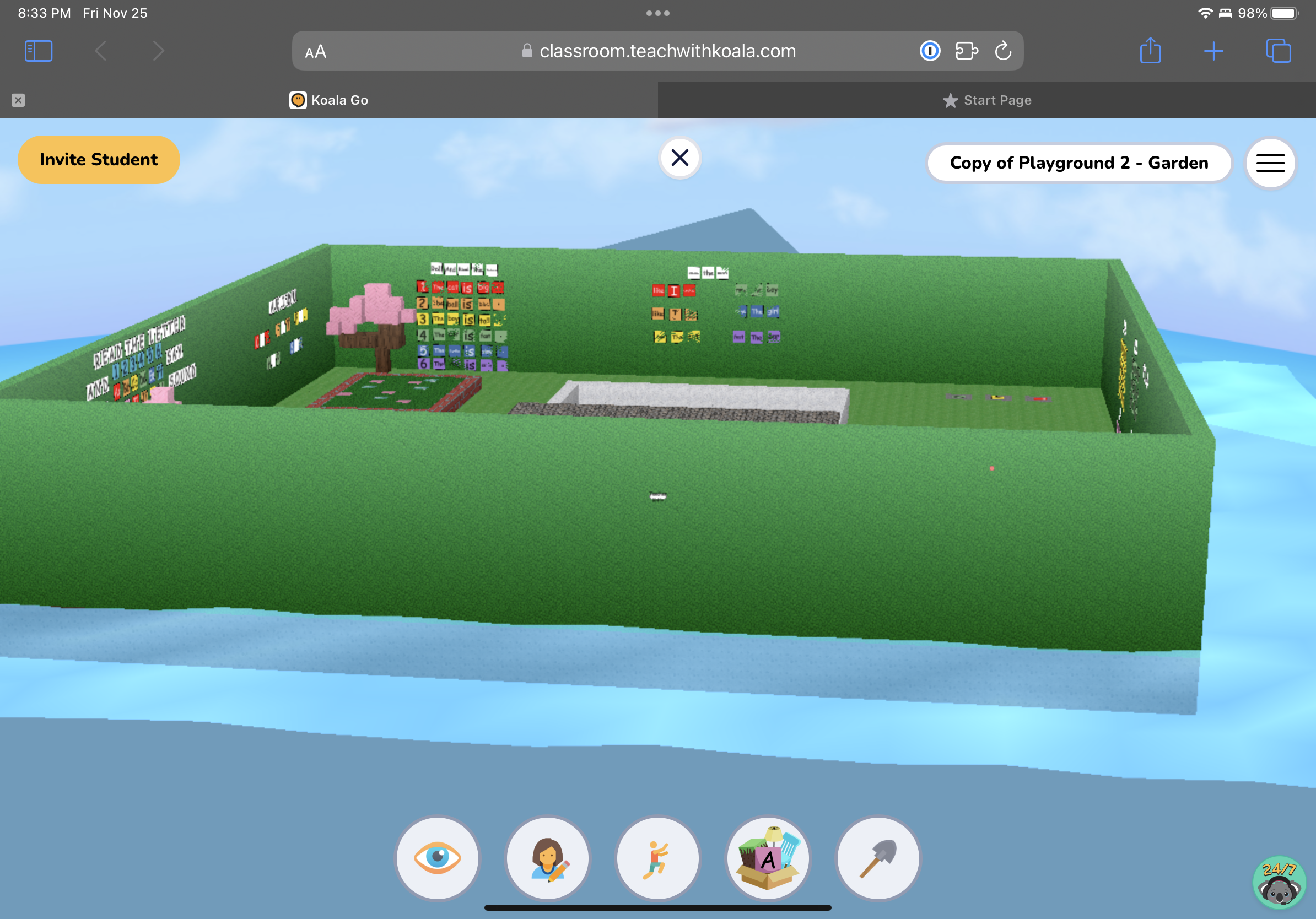
Task: Select the shovel terrain digging tool
Action: [x=878, y=858]
